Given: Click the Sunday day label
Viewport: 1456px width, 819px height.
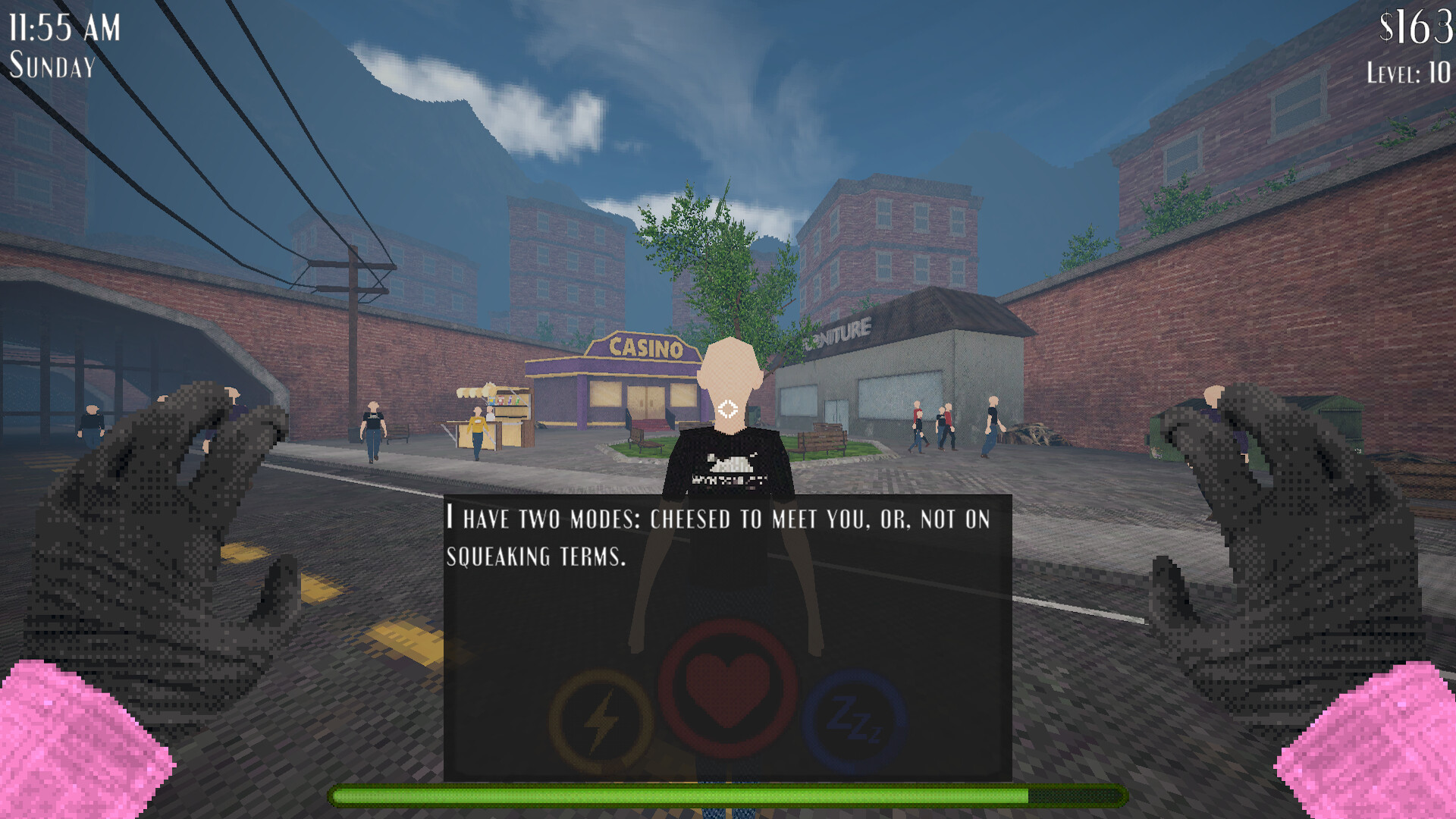Looking at the screenshot, I should pos(52,68).
